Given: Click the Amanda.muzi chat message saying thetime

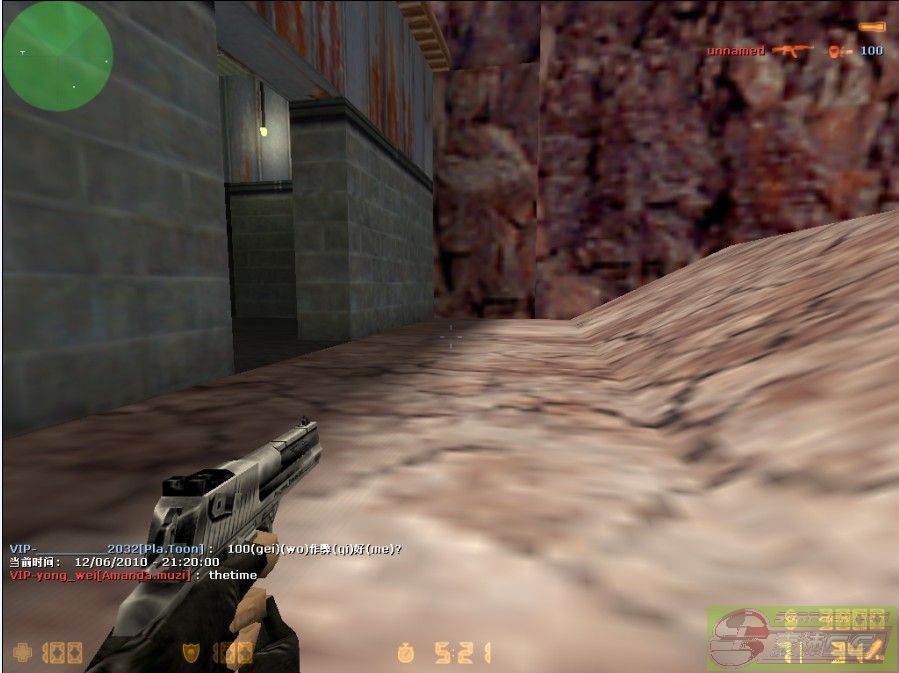Looking at the screenshot, I should pyautogui.click(x=133, y=575).
